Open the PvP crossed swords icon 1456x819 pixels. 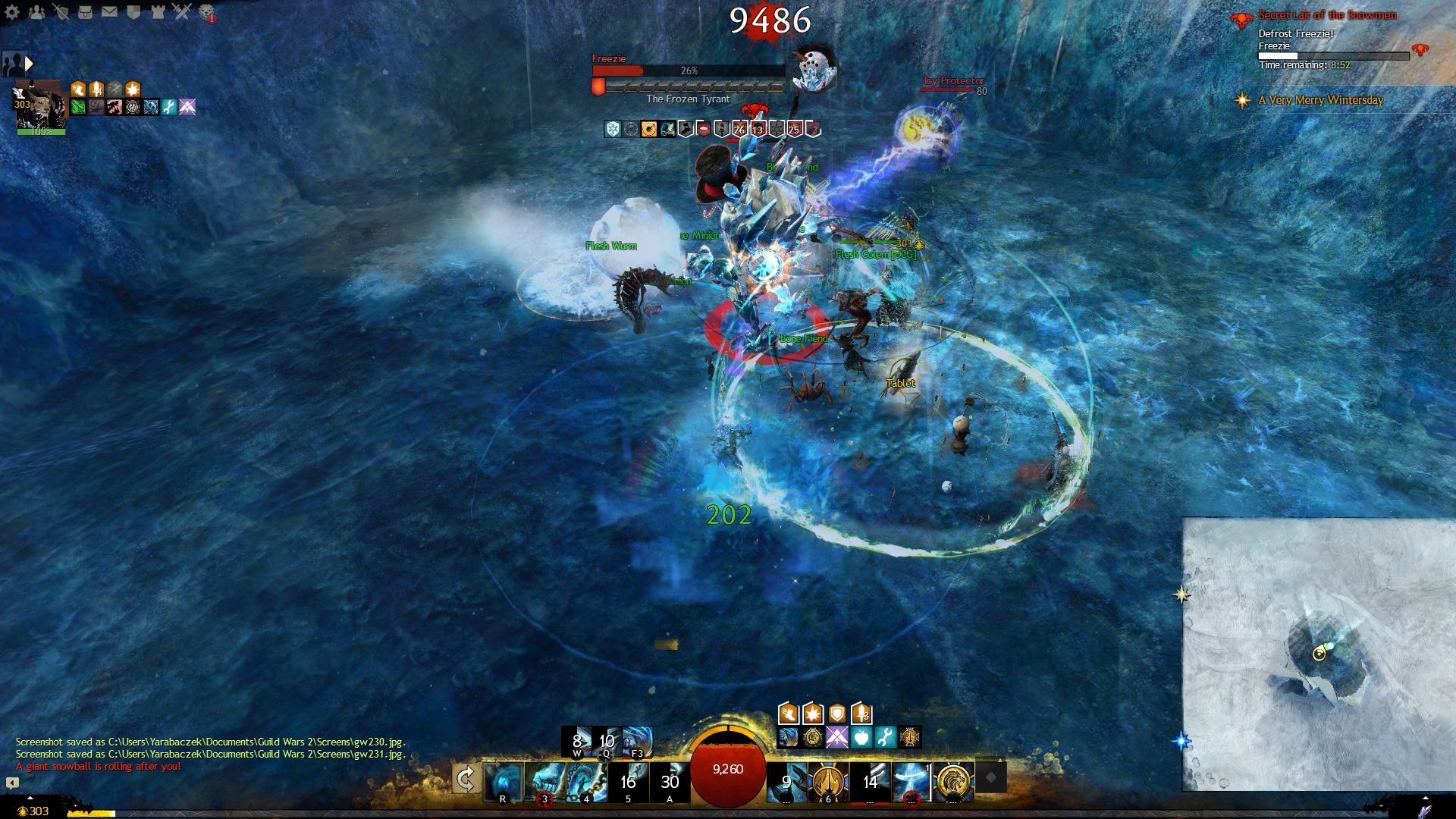(182, 11)
